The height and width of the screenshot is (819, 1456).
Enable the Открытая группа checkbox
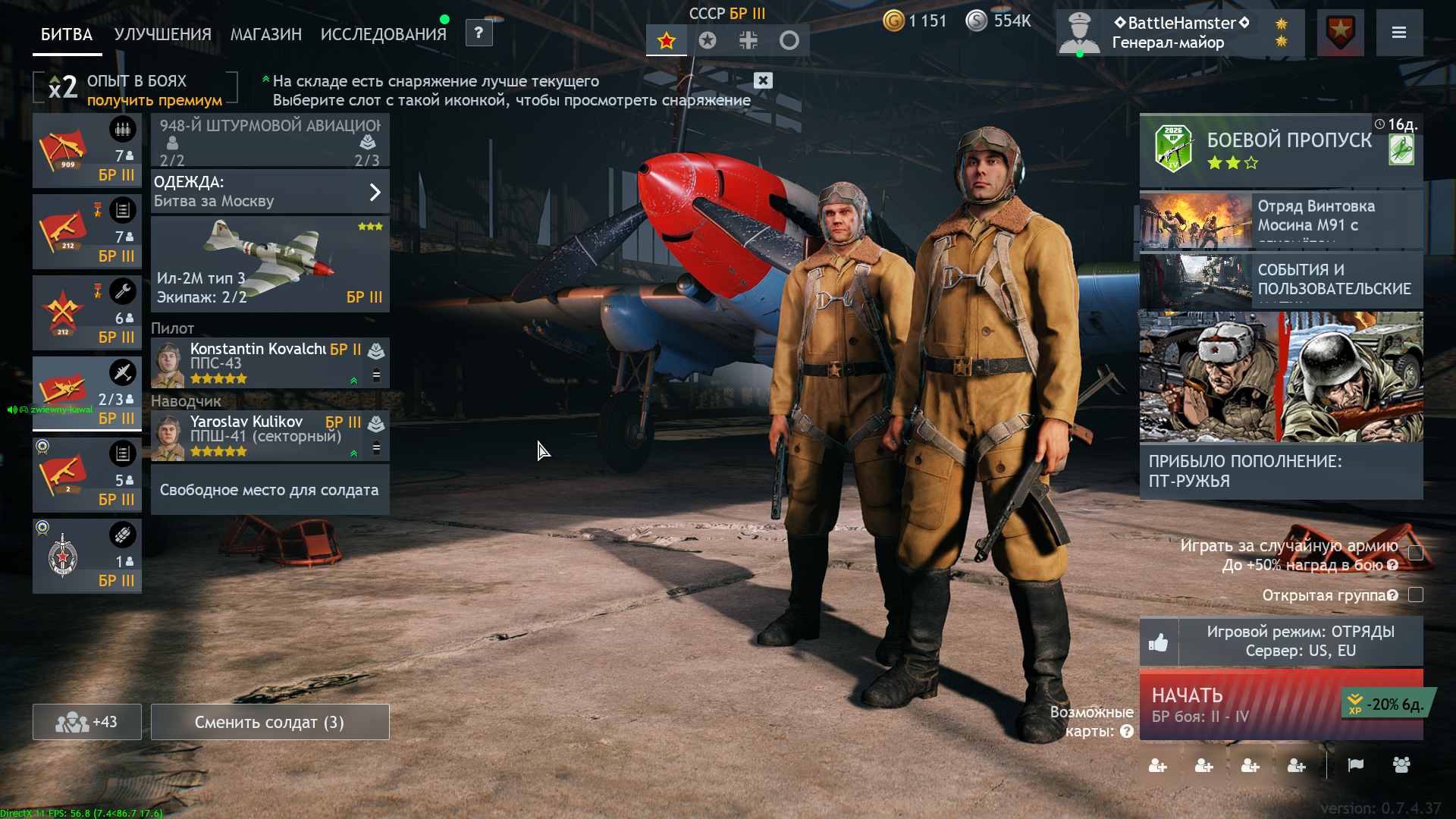click(x=1415, y=595)
